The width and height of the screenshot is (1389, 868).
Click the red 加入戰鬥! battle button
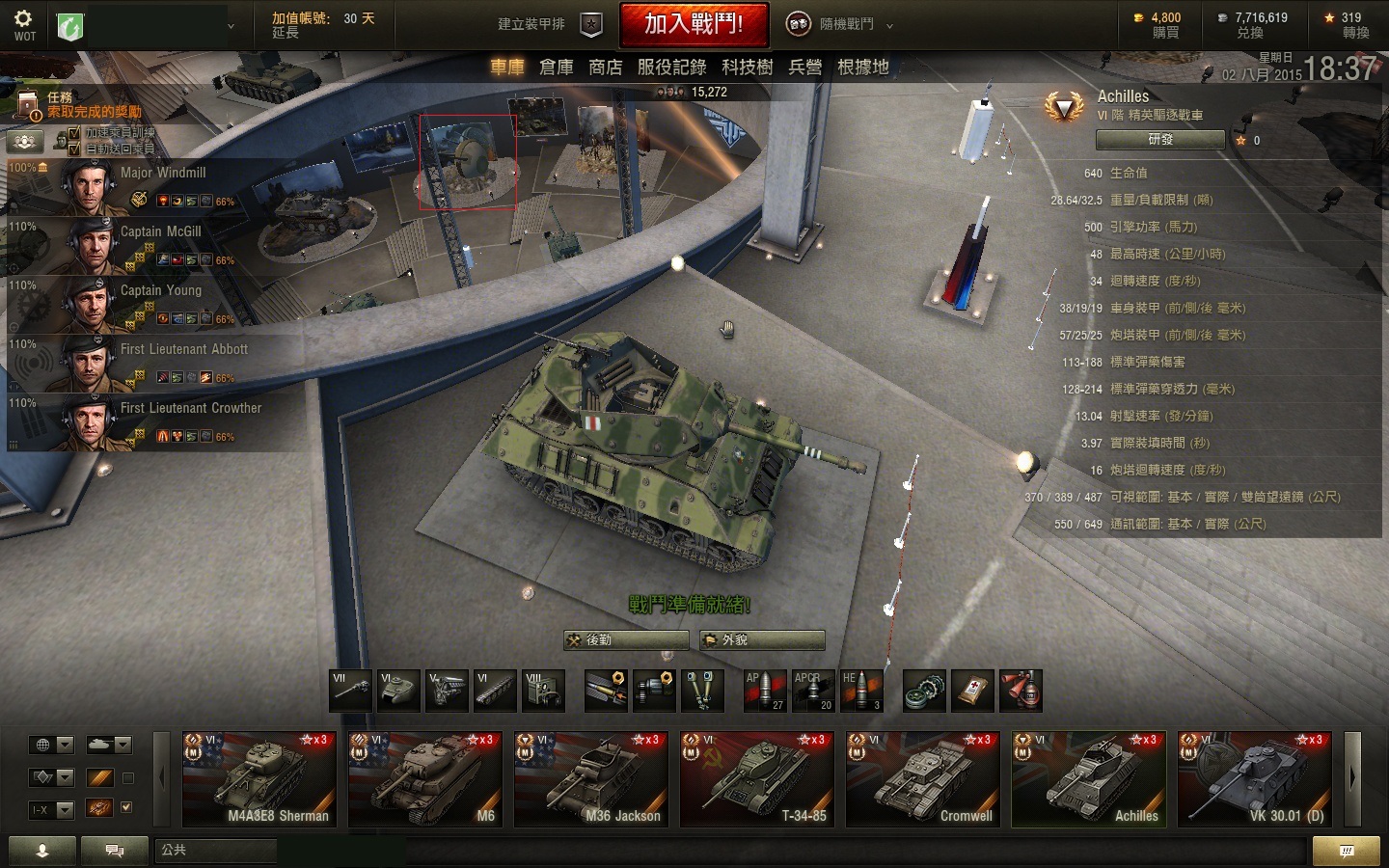[694, 24]
